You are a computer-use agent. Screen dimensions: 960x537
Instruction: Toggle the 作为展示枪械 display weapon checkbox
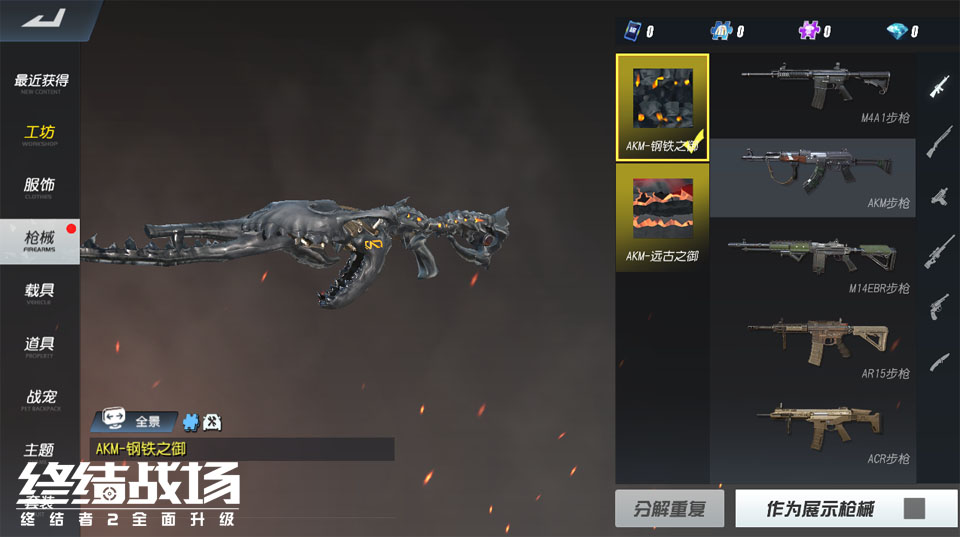point(914,509)
